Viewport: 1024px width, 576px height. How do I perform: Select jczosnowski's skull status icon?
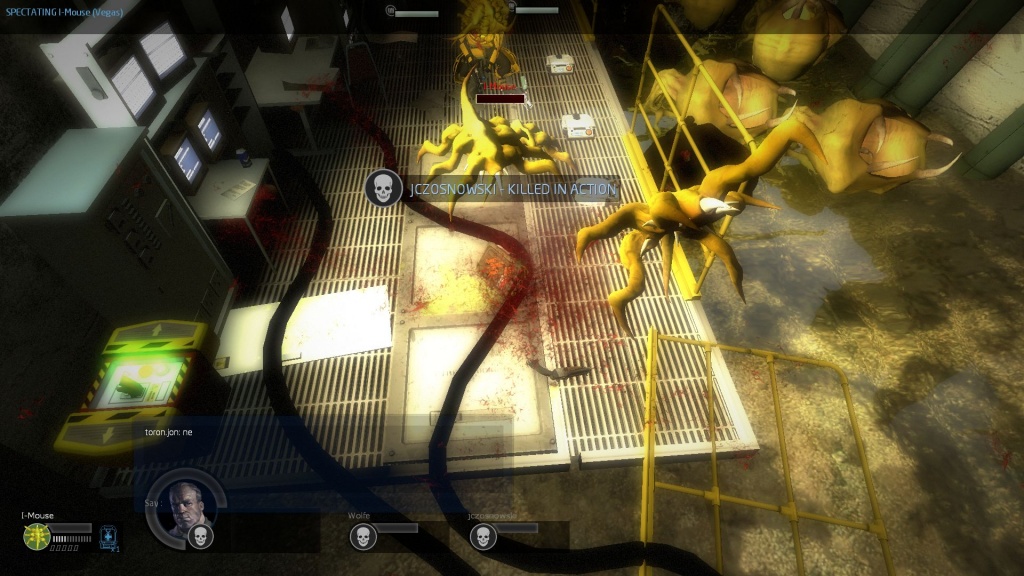pyautogui.click(x=482, y=537)
